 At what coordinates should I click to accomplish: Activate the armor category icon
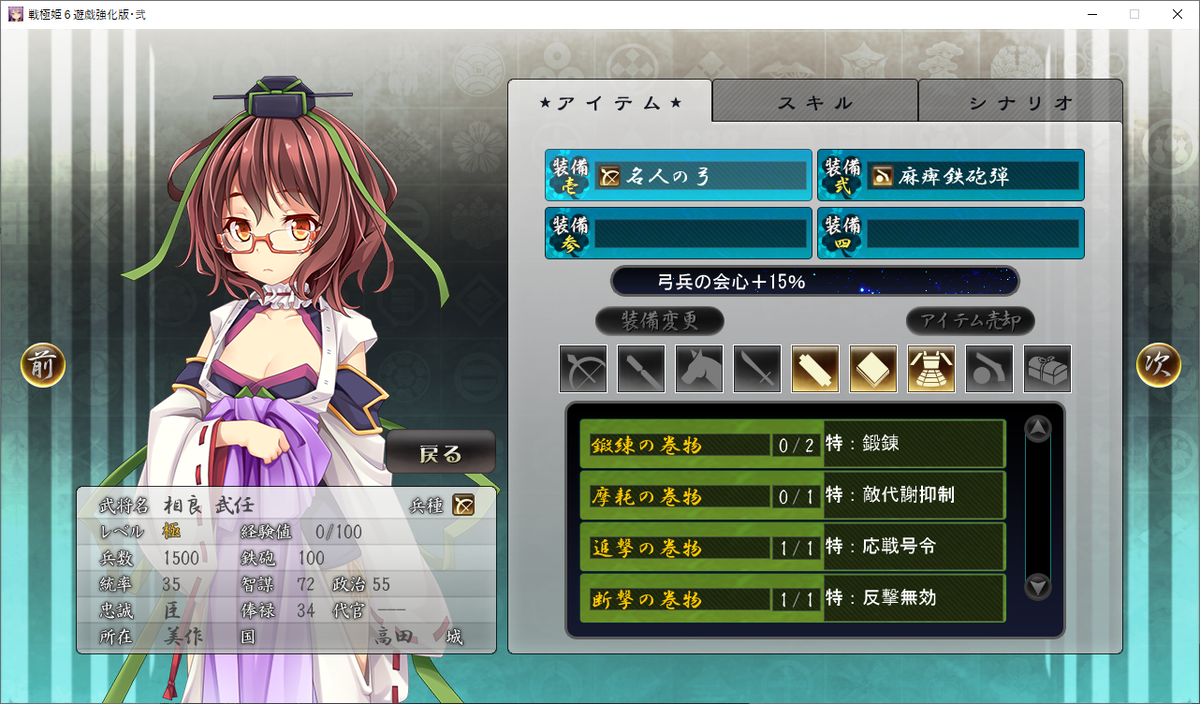931,369
